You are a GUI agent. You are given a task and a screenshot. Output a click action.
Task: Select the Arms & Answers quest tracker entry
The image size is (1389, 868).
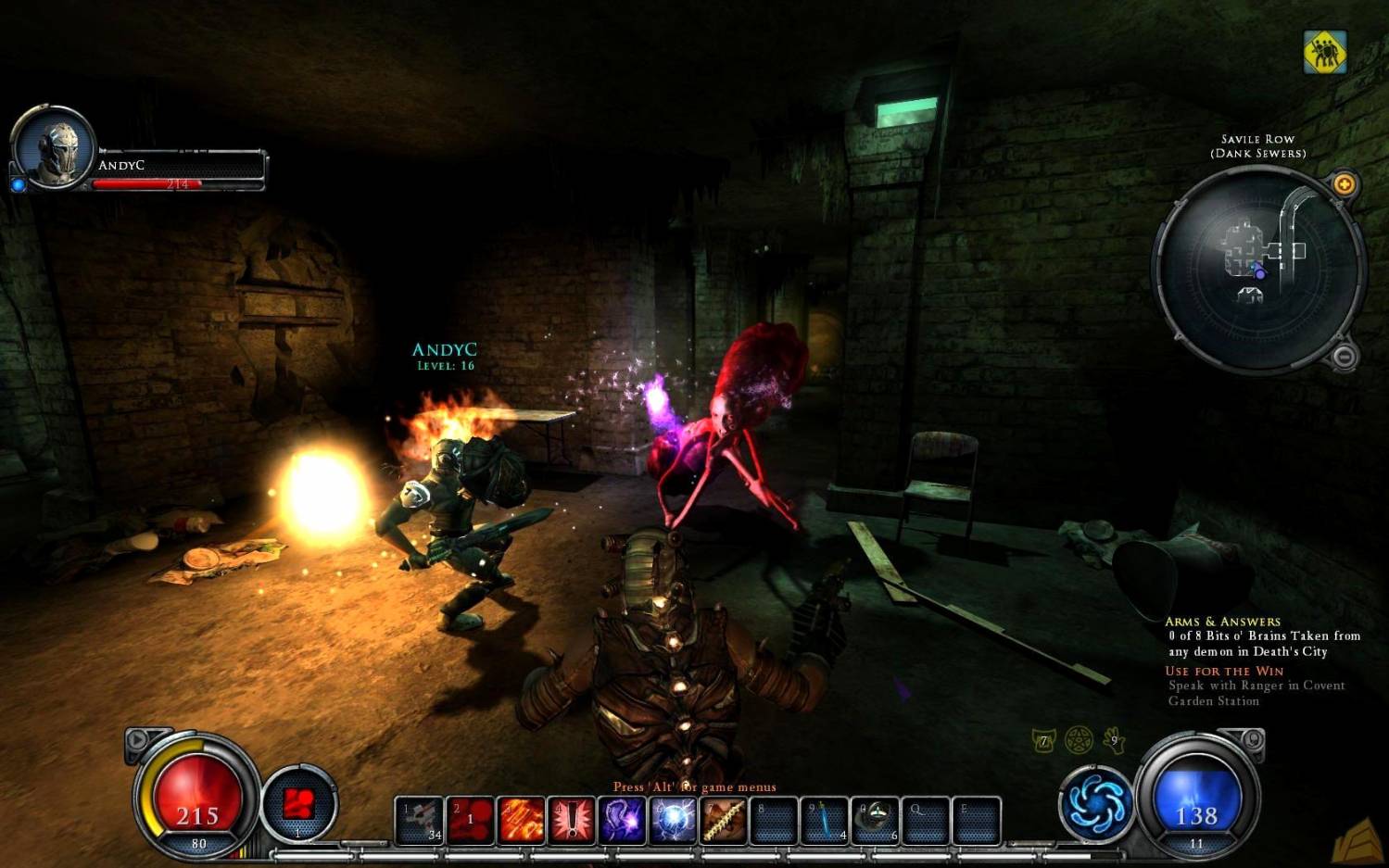click(x=1222, y=622)
